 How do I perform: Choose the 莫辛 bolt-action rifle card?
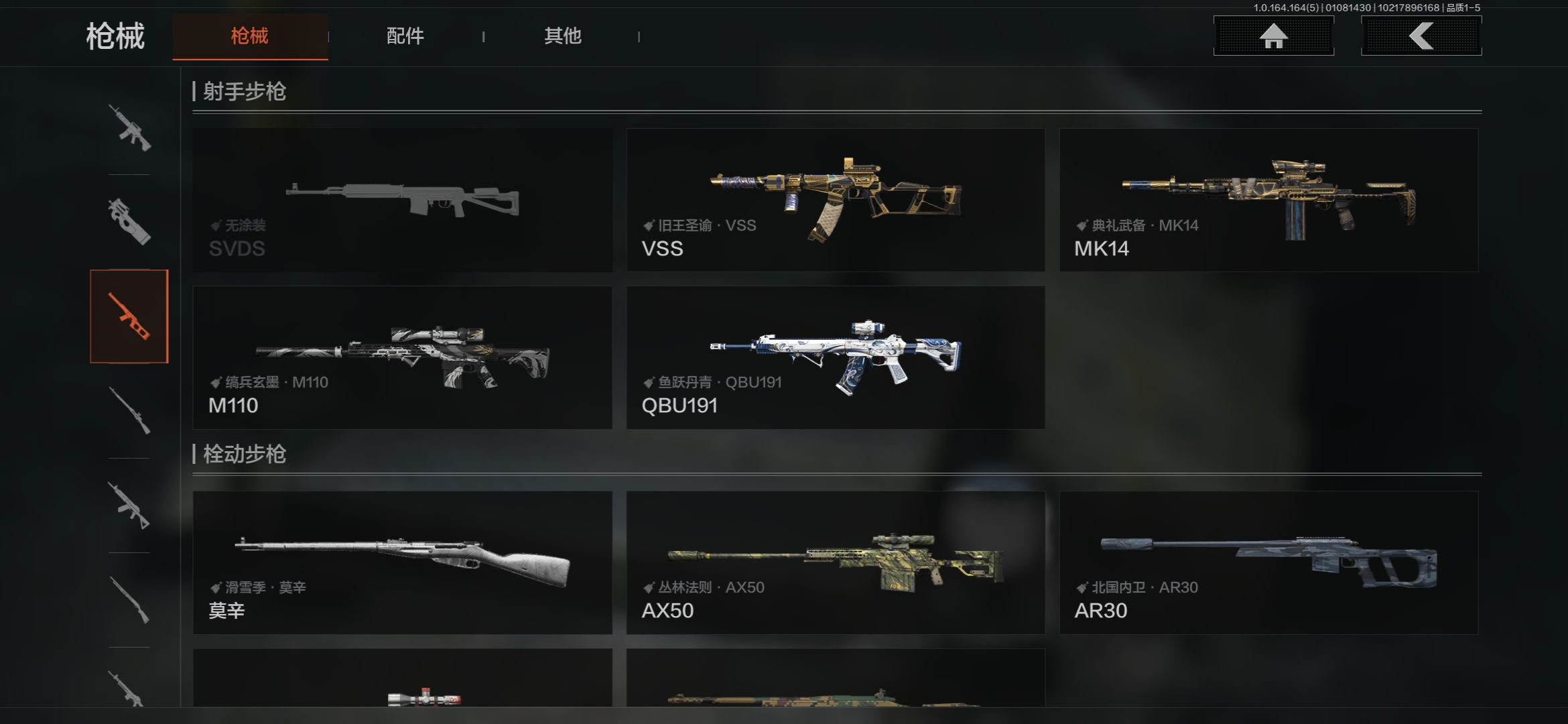click(x=402, y=562)
